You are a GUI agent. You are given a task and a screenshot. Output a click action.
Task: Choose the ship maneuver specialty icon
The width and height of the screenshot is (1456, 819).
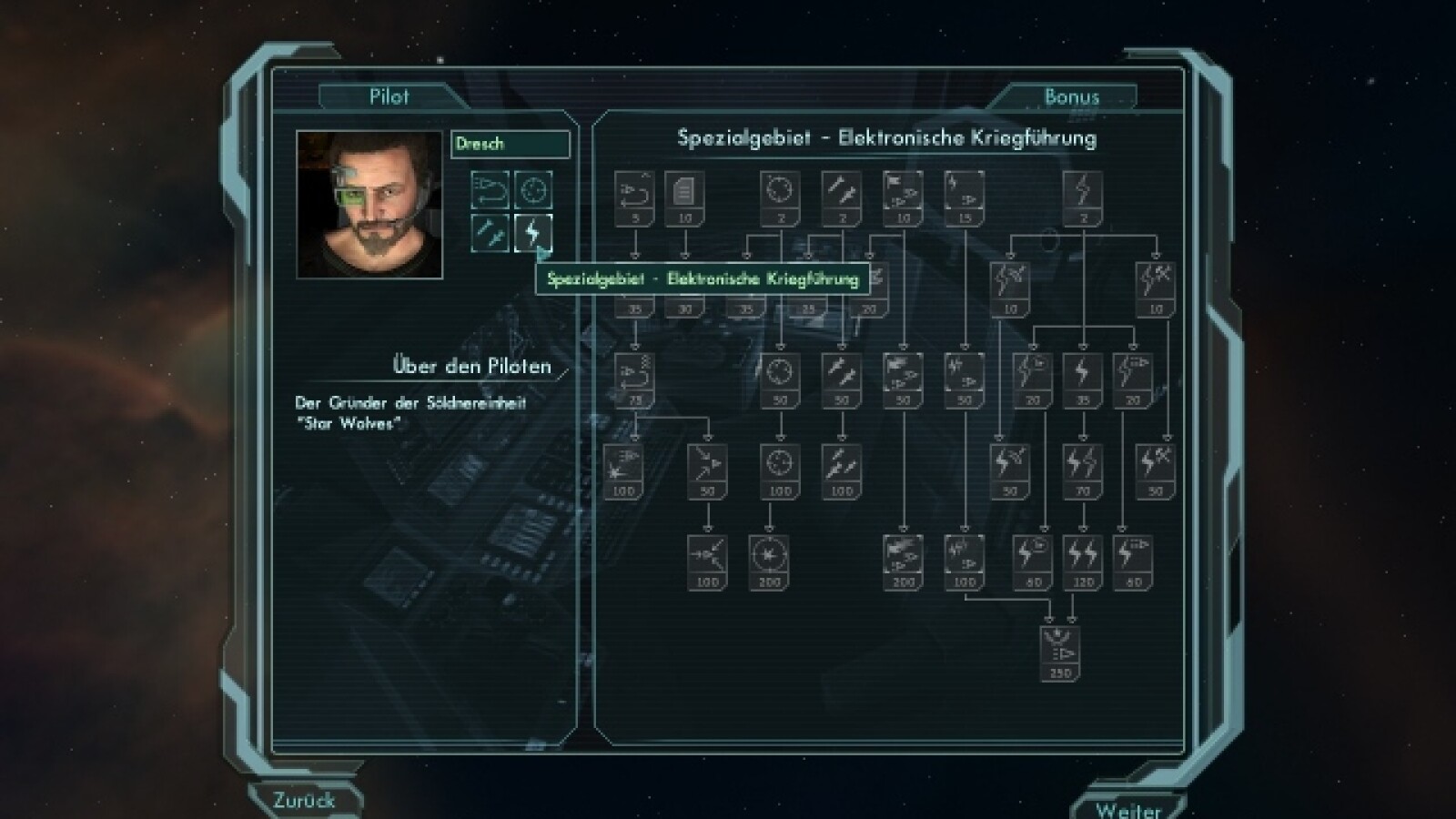tap(490, 190)
